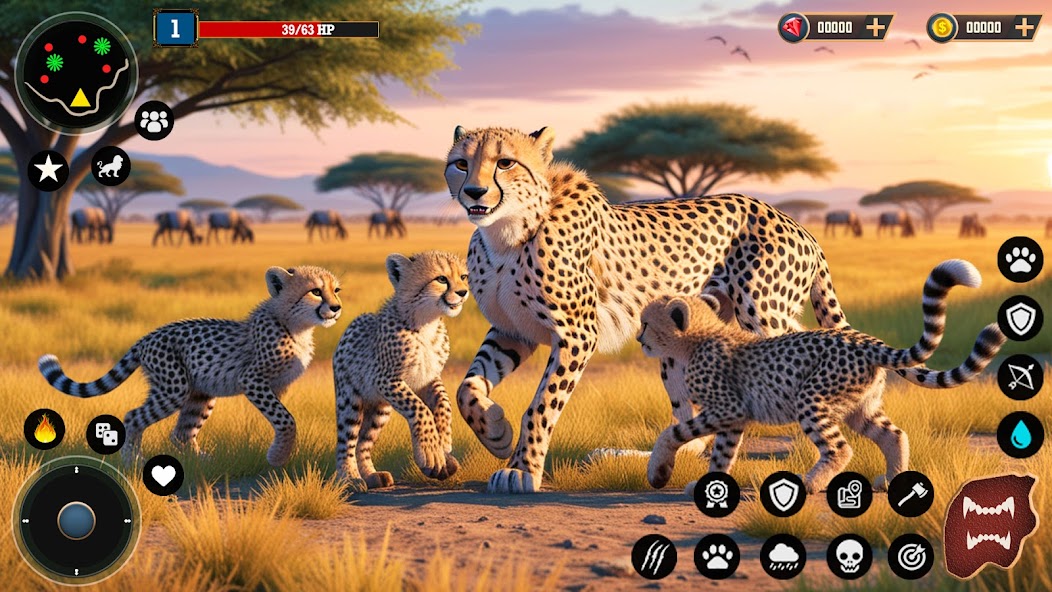Tap the dice icon
Screen dimensions: 1052x592
point(106,434)
